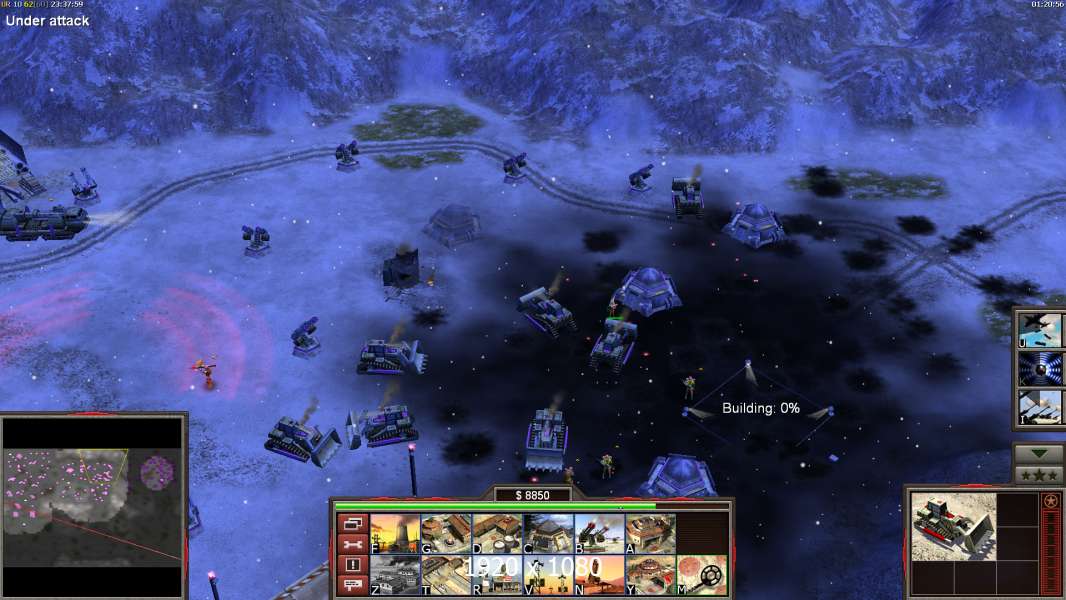Image resolution: width=1066 pixels, height=600 pixels.
Task: Activate the bomber aircraft power labeled U
Action: pyautogui.click(x=1040, y=330)
